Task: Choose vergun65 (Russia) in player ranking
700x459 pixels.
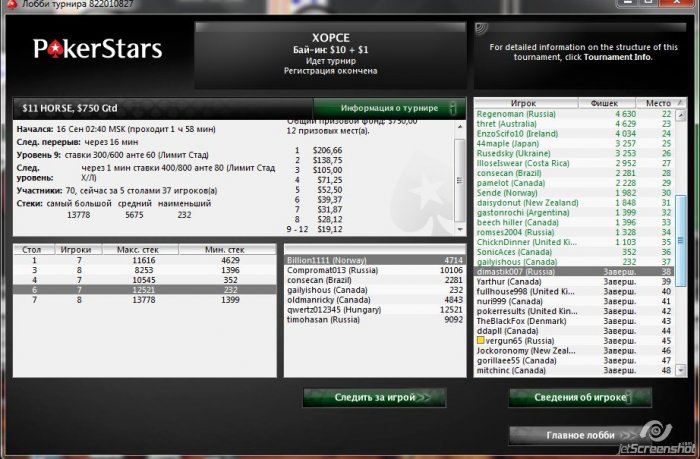Action: pos(570,341)
